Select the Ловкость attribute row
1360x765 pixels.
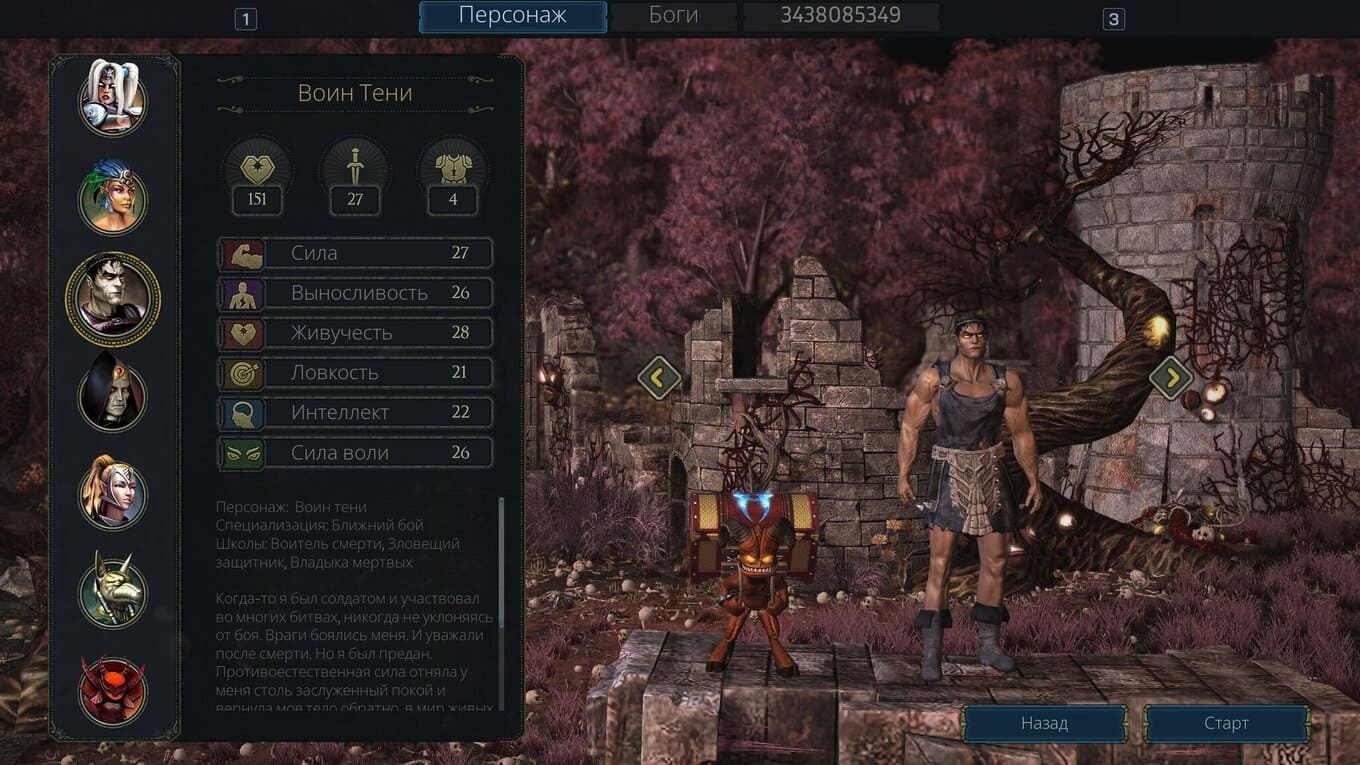pos(356,373)
